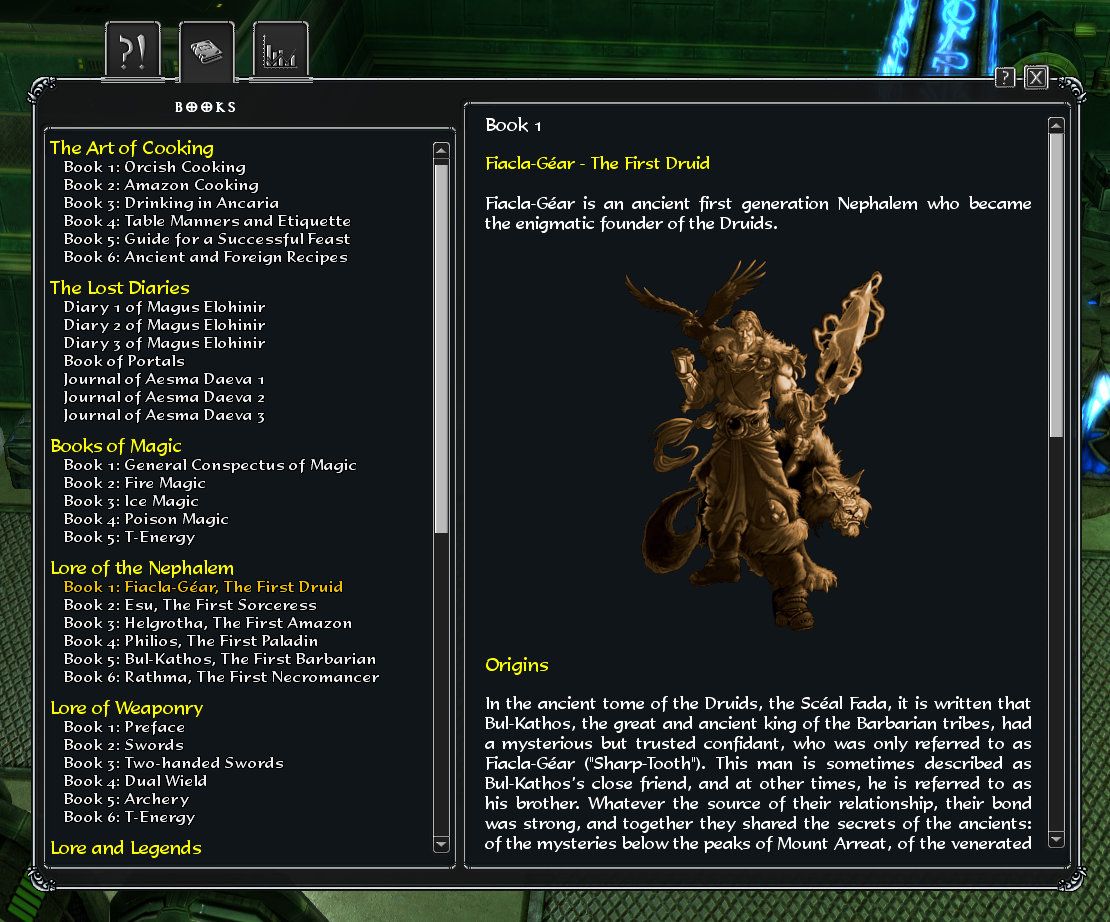Image resolution: width=1110 pixels, height=922 pixels.
Task: Select Book 5: Archery
Action: tap(128, 799)
